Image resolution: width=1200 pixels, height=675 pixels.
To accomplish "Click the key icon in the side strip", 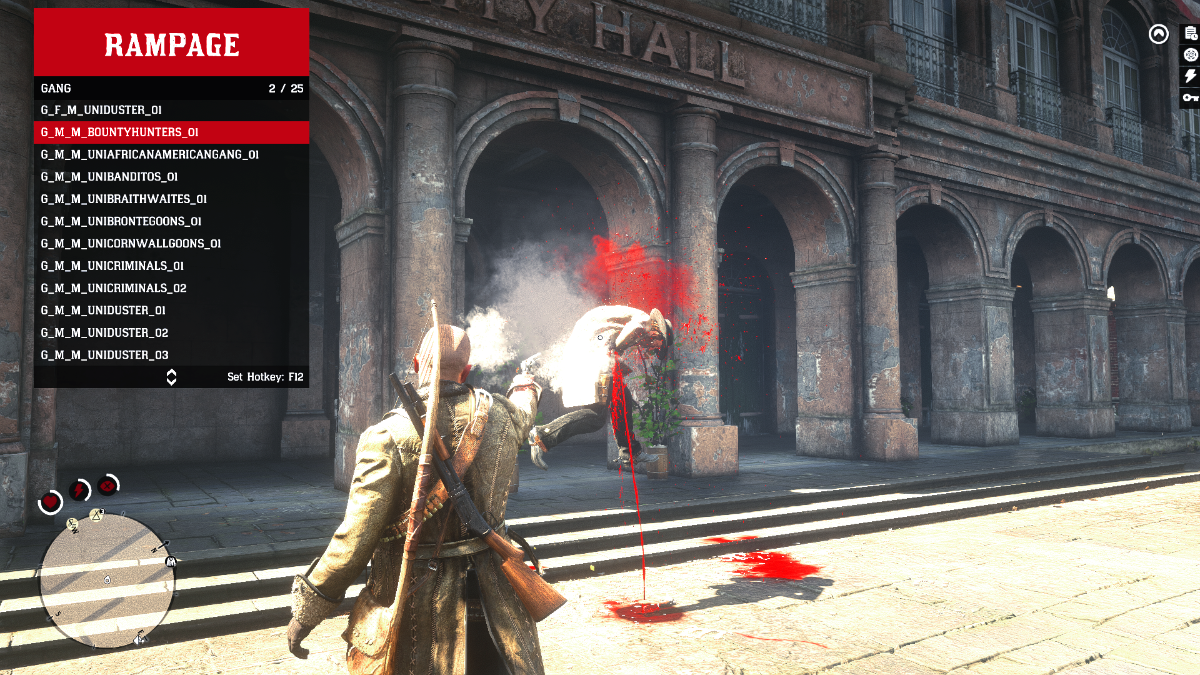I will [x=1190, y=97].
